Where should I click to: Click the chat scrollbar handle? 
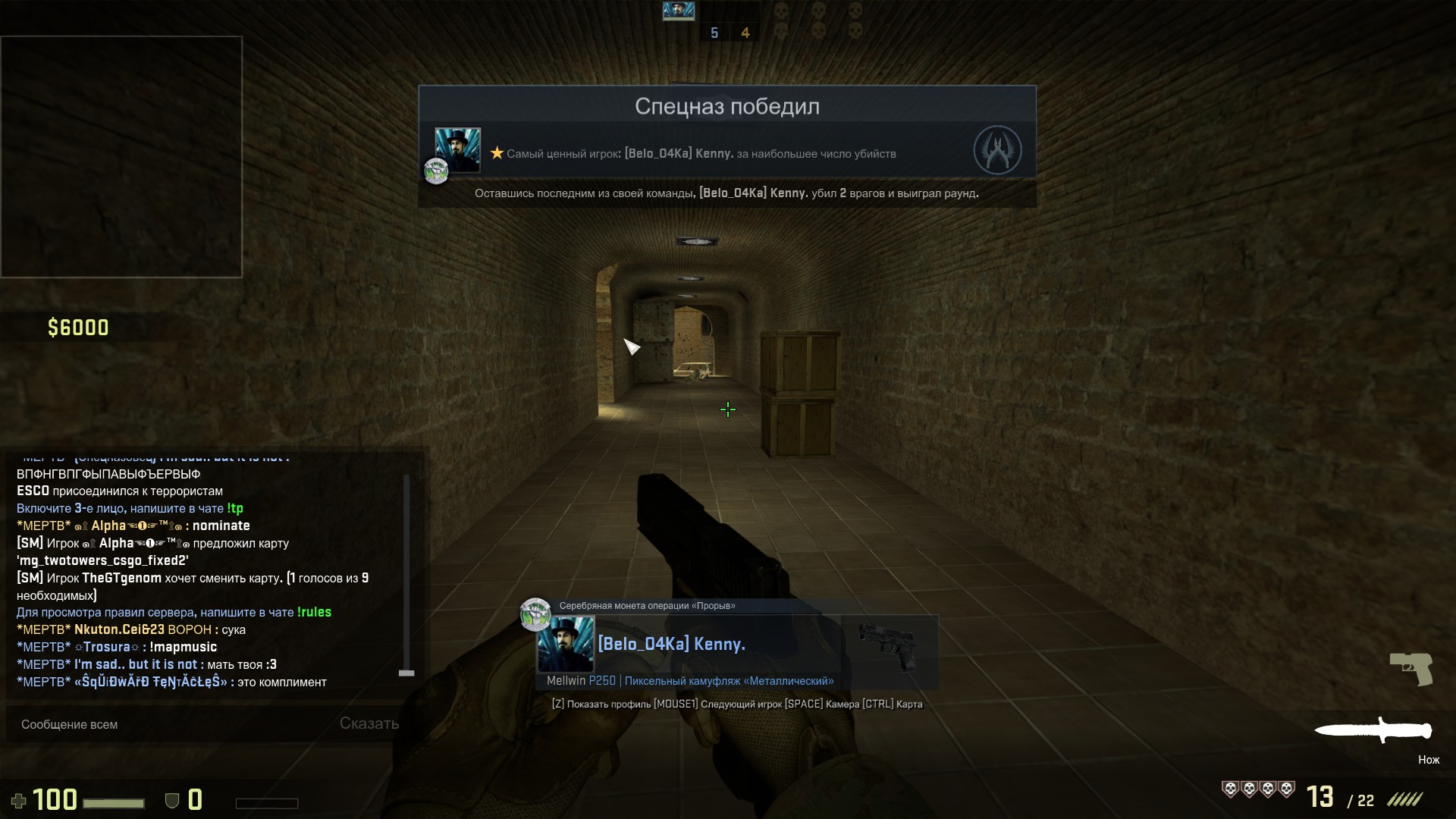(406, 673)
